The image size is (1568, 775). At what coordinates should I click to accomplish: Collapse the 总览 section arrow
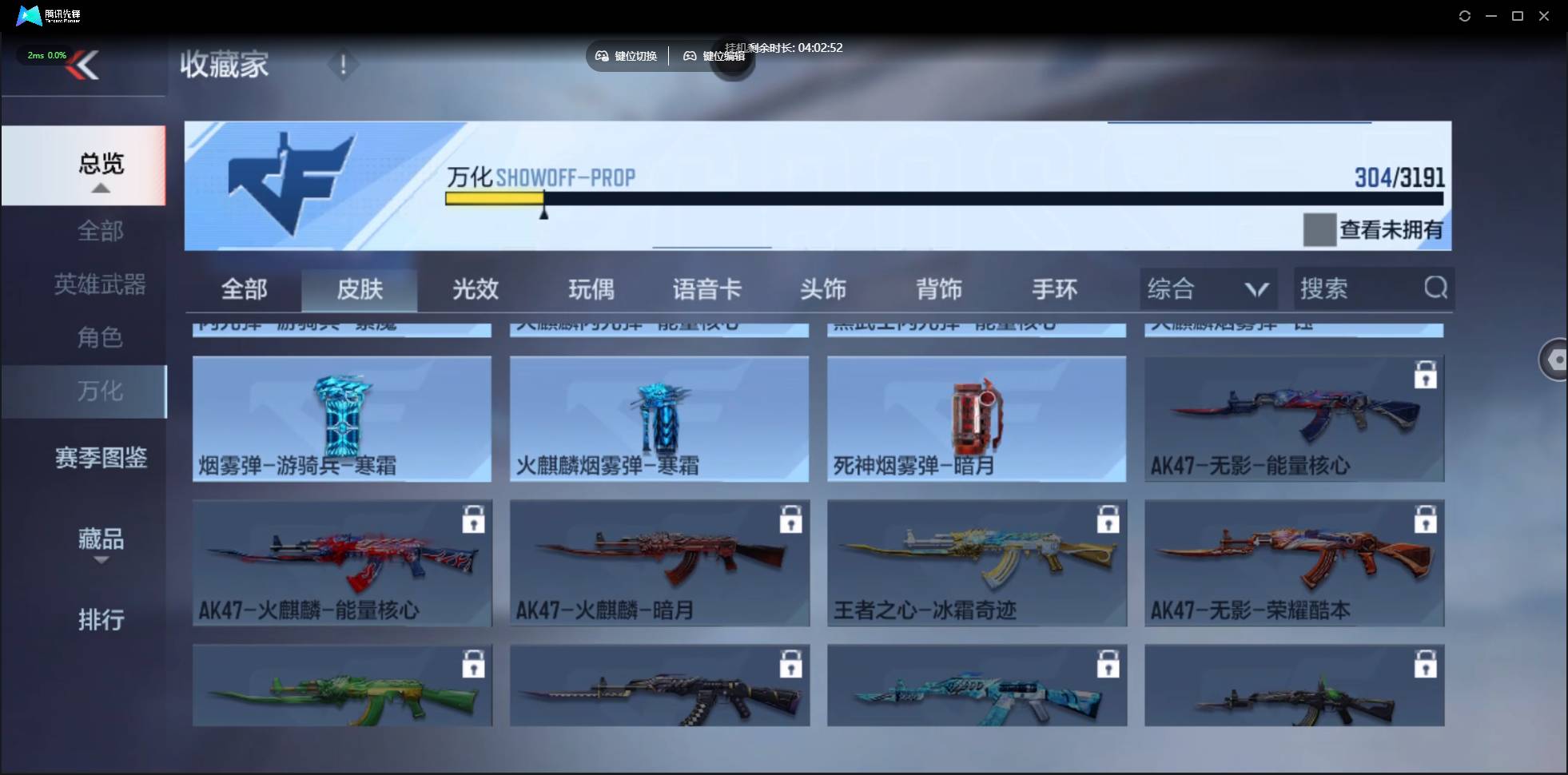click(x=100, y=187)
